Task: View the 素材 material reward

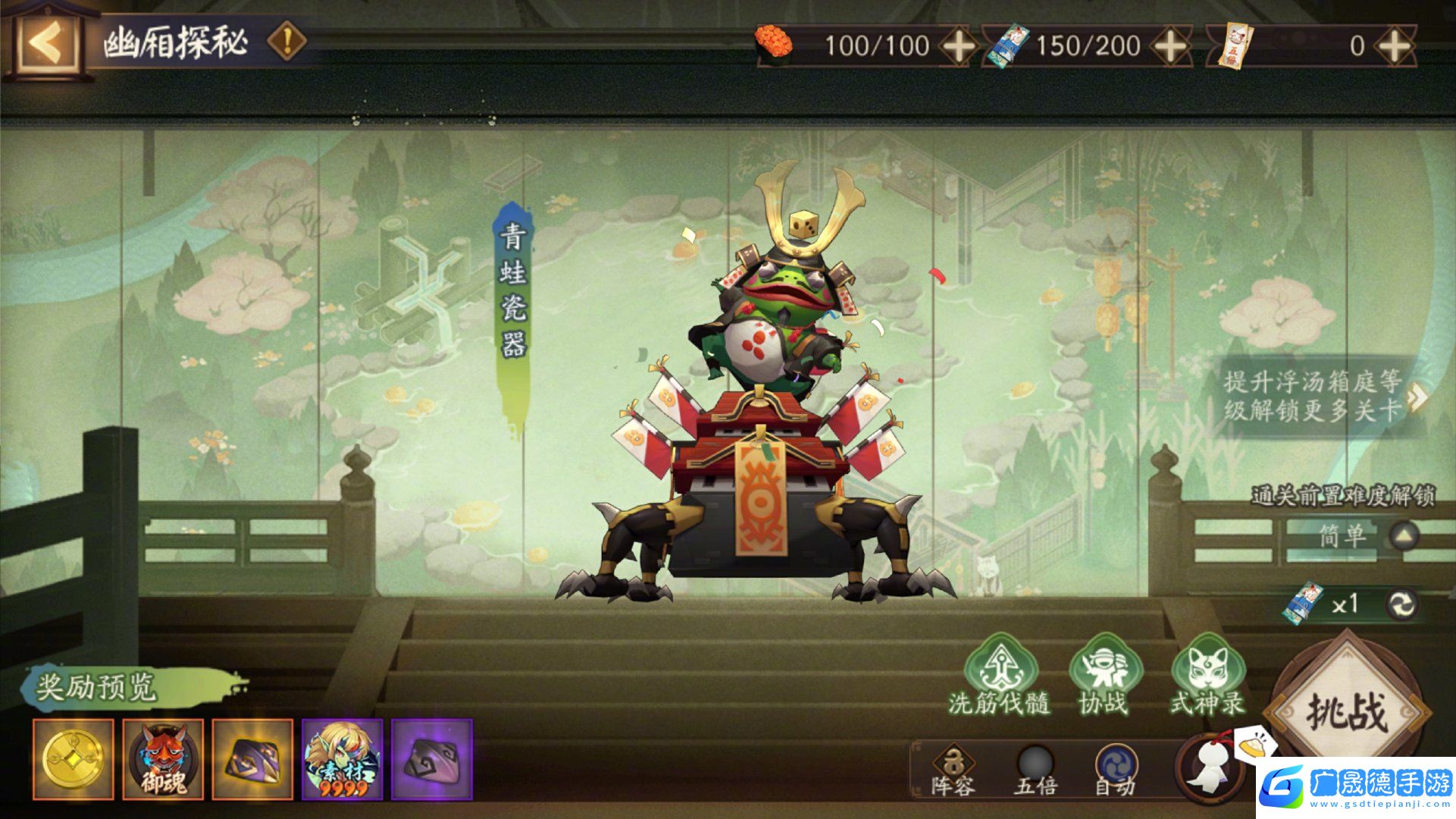Action: tap(342, 759)
